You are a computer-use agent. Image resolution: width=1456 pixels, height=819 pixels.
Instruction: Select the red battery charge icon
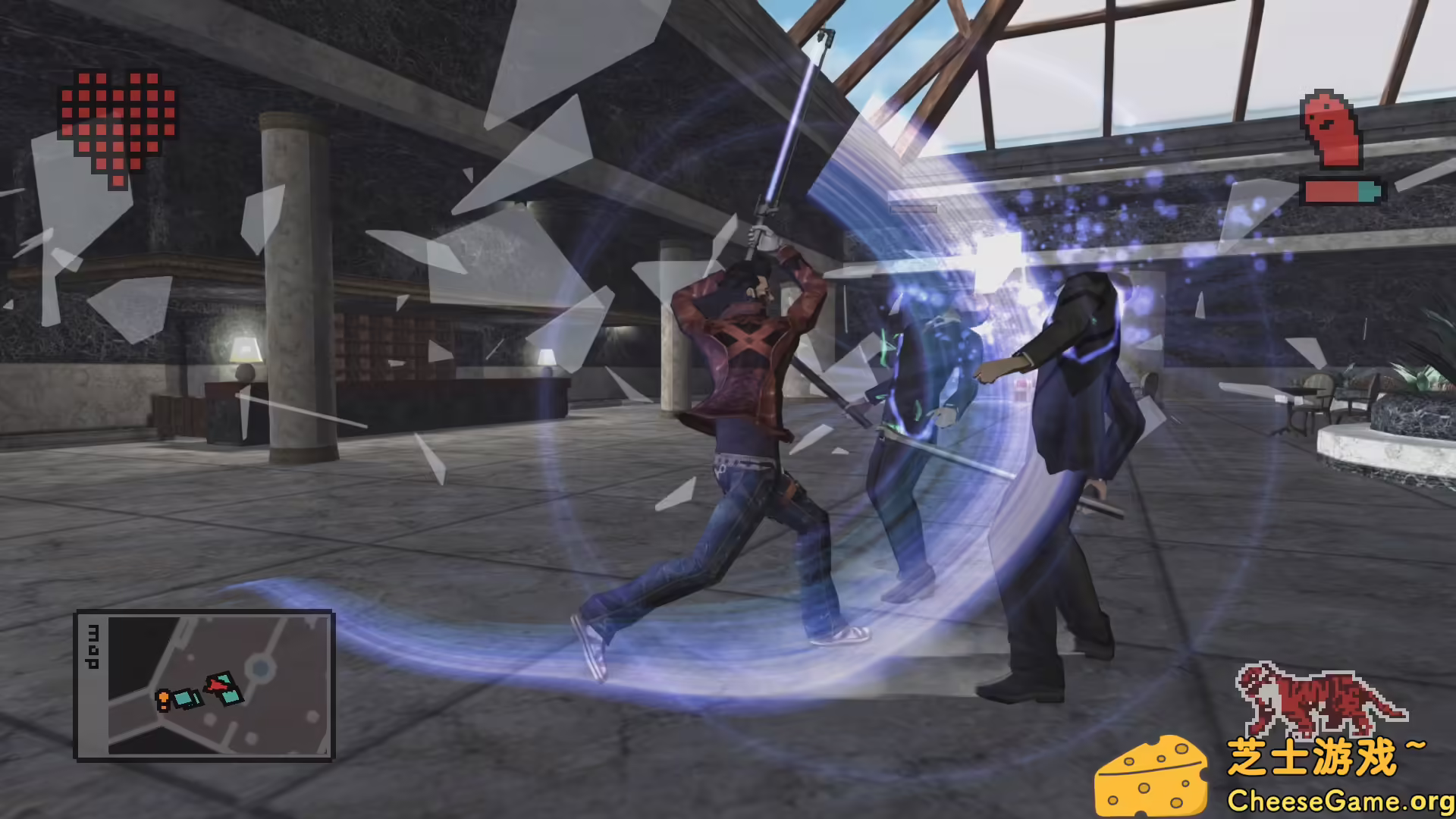click(x=1332, y=190)
